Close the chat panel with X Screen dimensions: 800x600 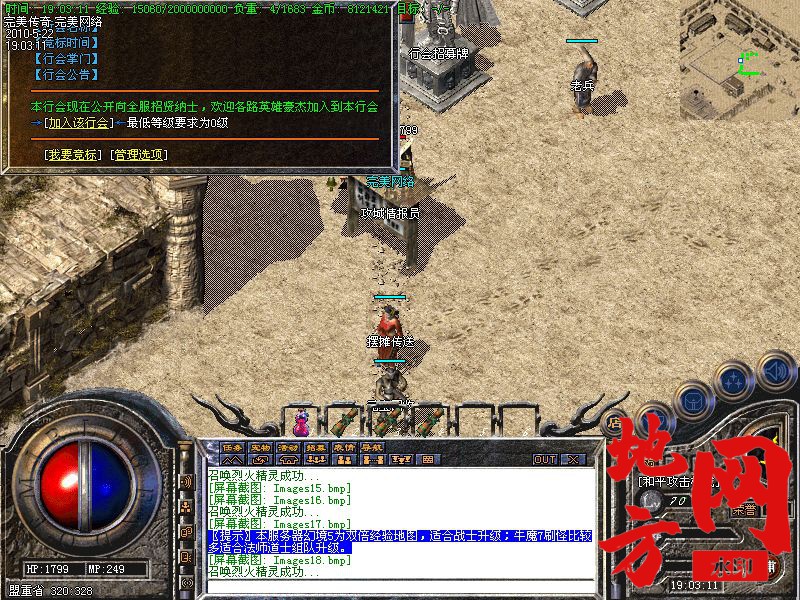[573, 459]
